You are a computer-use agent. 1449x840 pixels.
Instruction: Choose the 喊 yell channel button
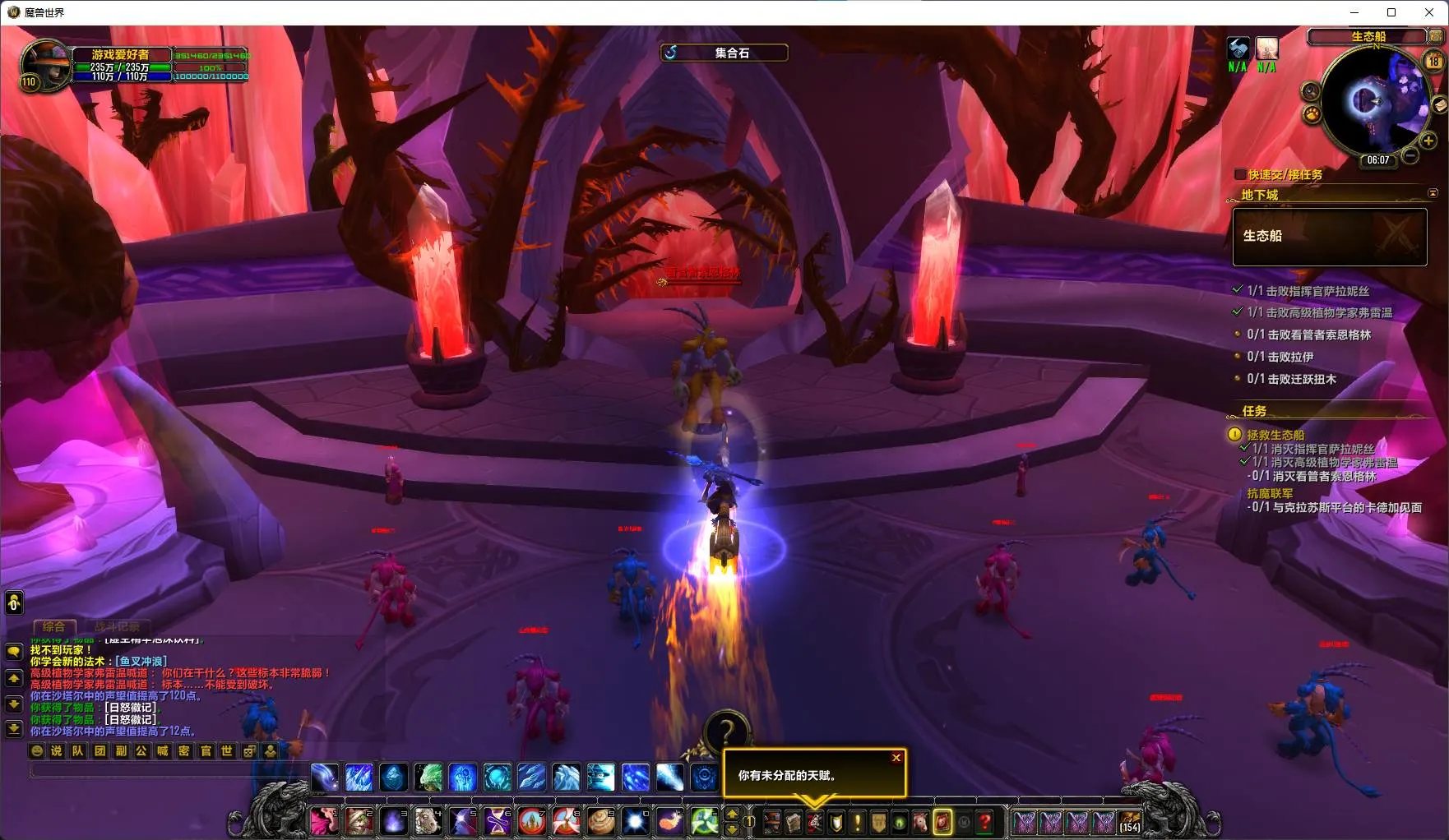(x=163, y=750)
